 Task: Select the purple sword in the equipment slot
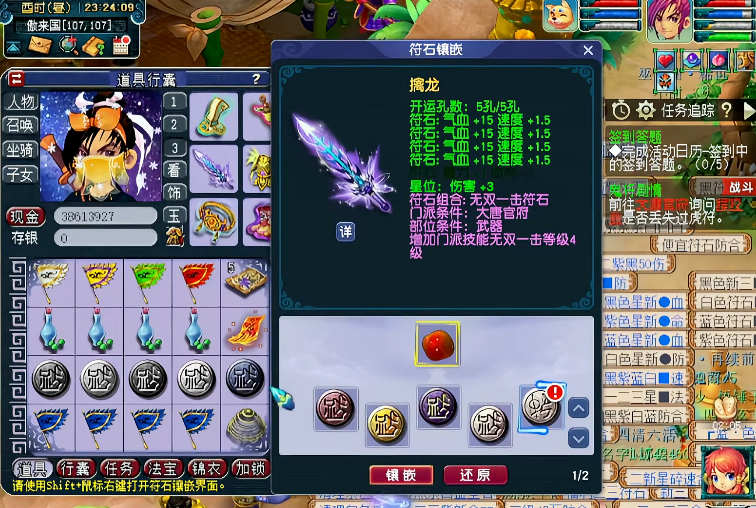[x=213, y=166]
